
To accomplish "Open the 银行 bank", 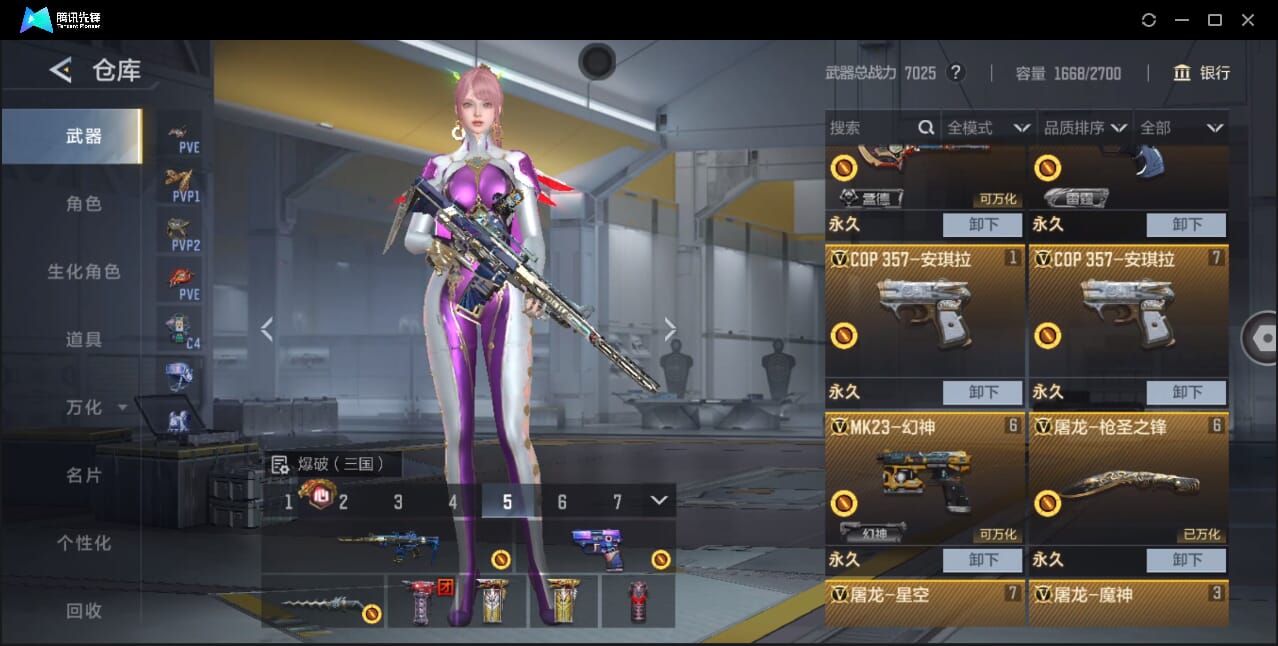I will pos(1202,73).
